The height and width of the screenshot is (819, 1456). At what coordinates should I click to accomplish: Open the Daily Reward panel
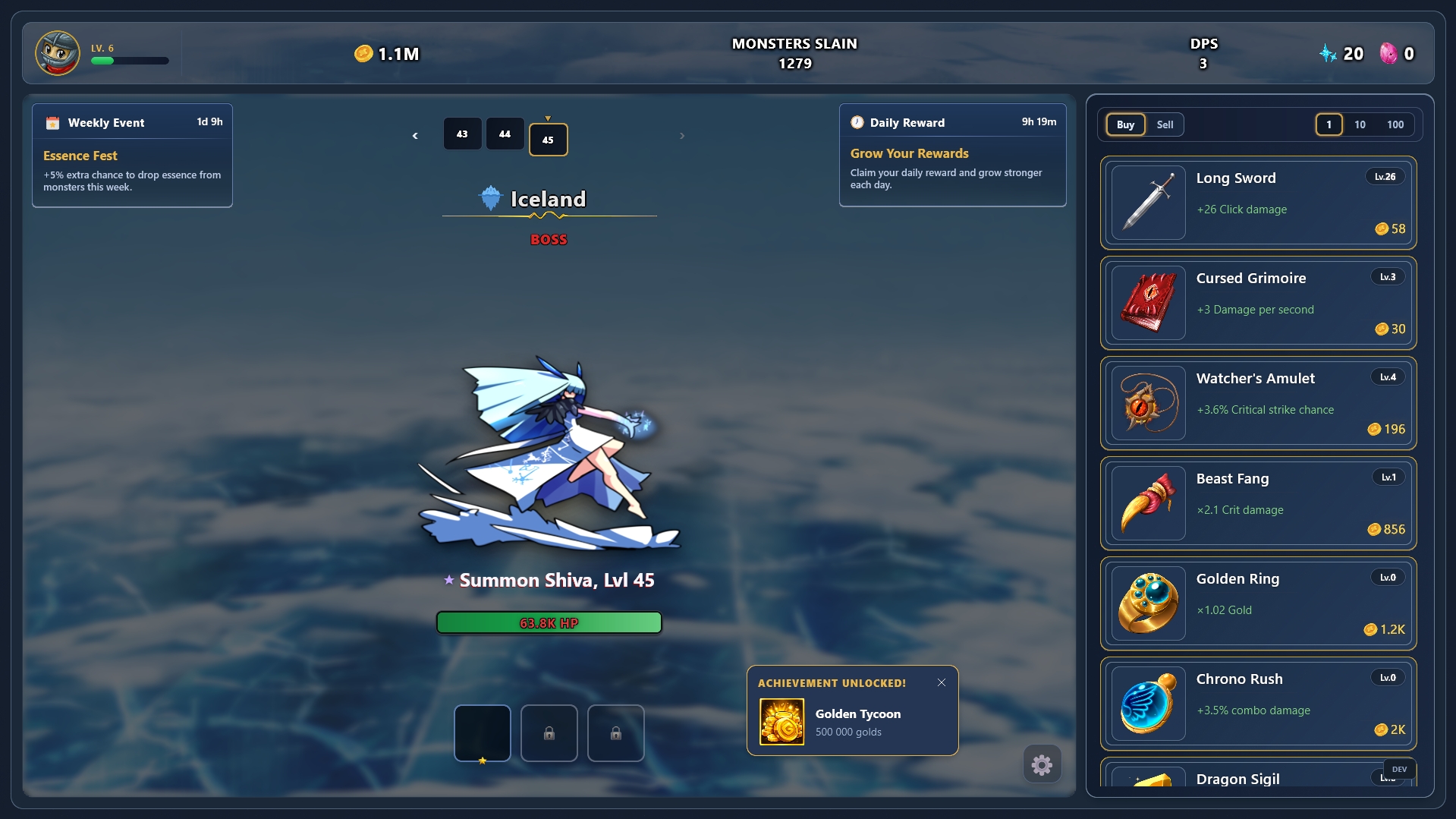point(952,155)
